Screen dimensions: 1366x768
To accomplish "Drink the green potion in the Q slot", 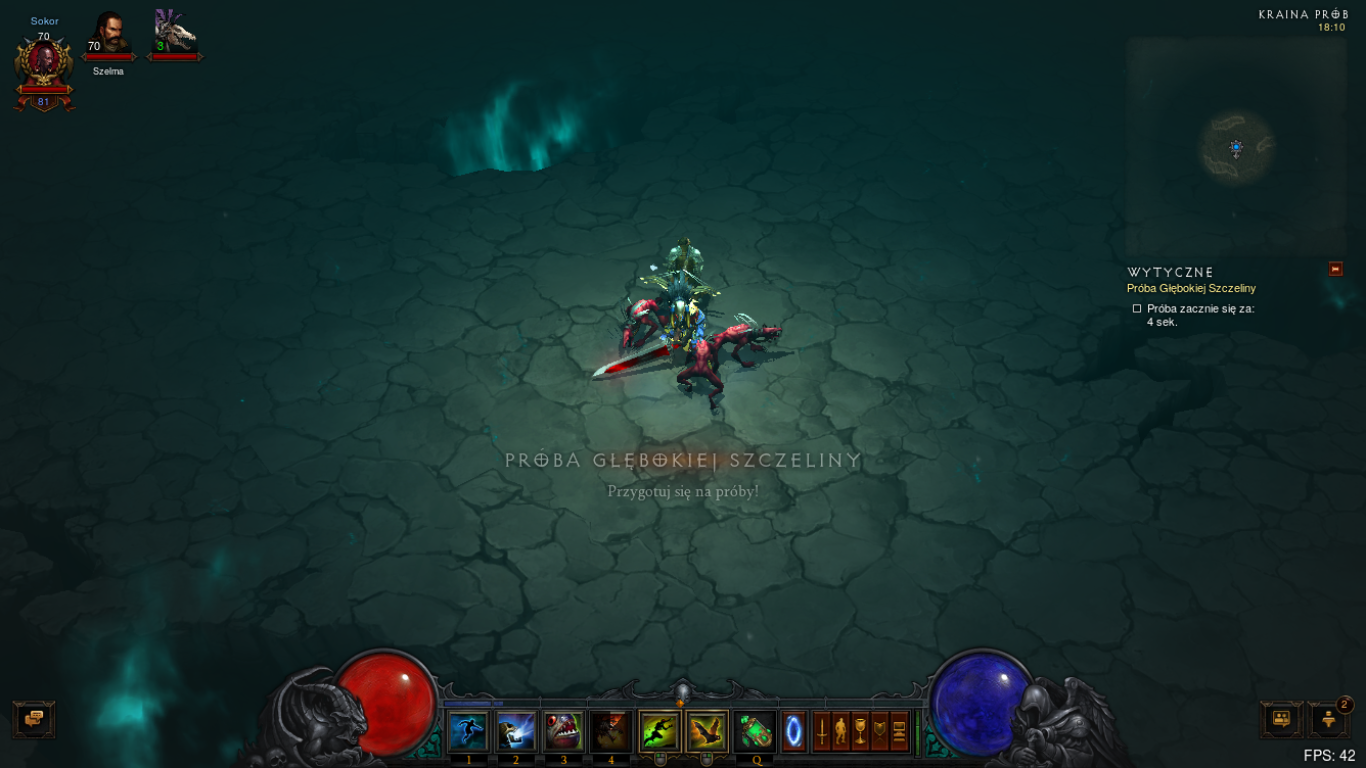I will (x=755, y=731).
